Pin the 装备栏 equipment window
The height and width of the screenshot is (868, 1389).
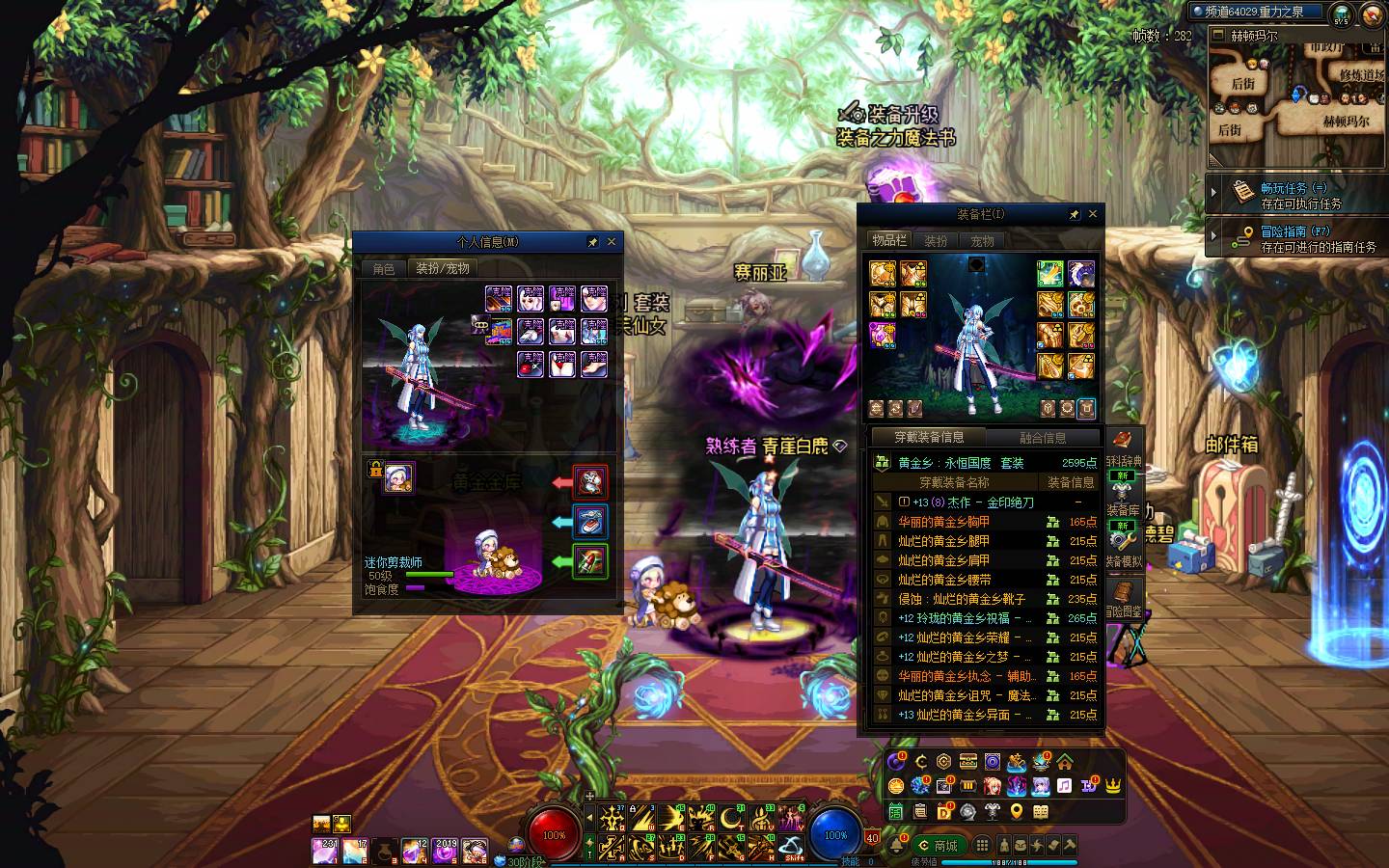pos(1075,214)
